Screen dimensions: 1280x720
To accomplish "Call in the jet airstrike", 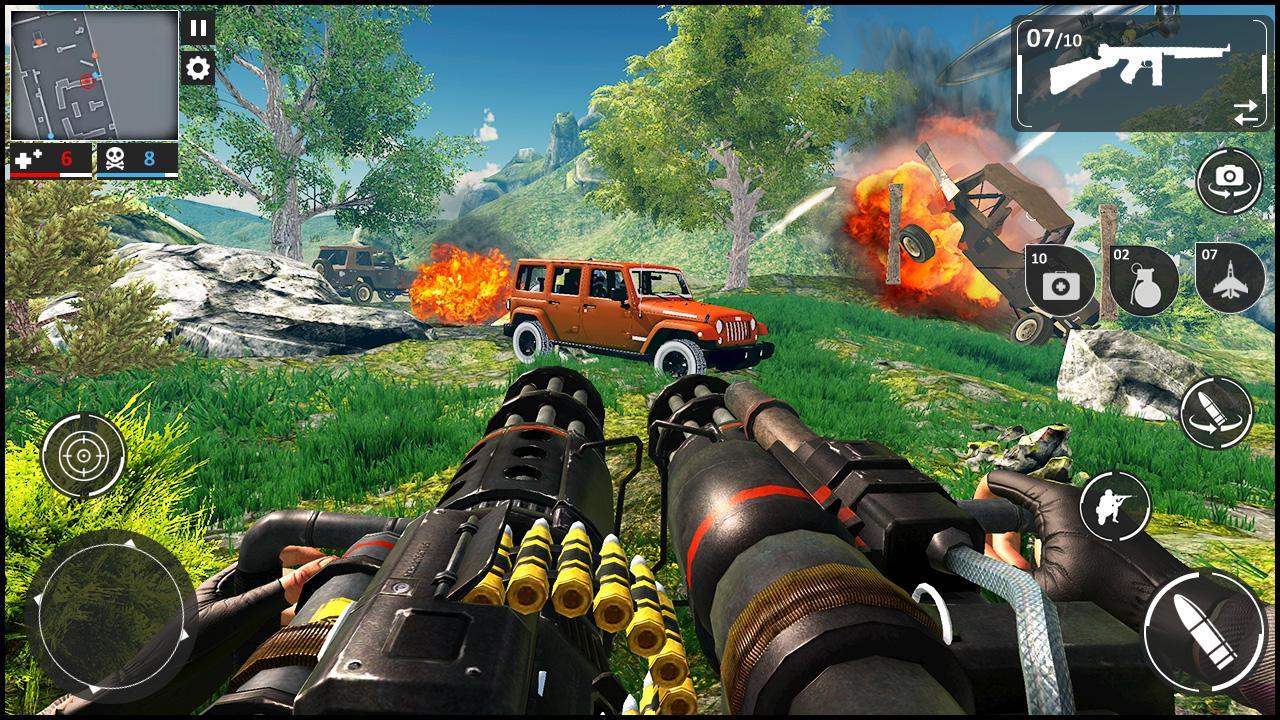I will pyautogui.click(x=1229, y=277).
